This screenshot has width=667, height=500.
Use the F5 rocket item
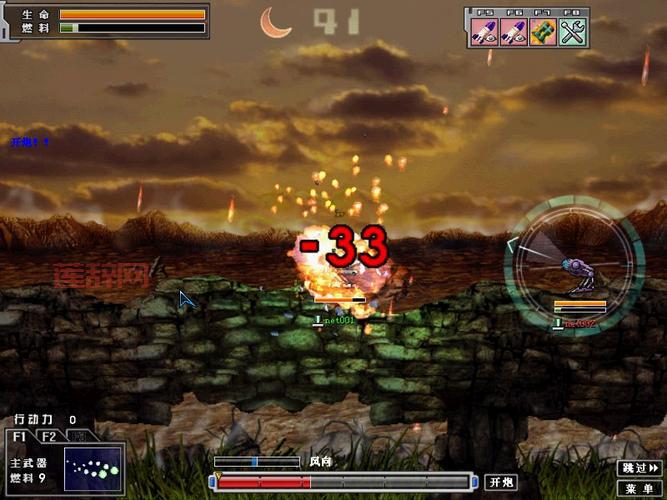486,30
